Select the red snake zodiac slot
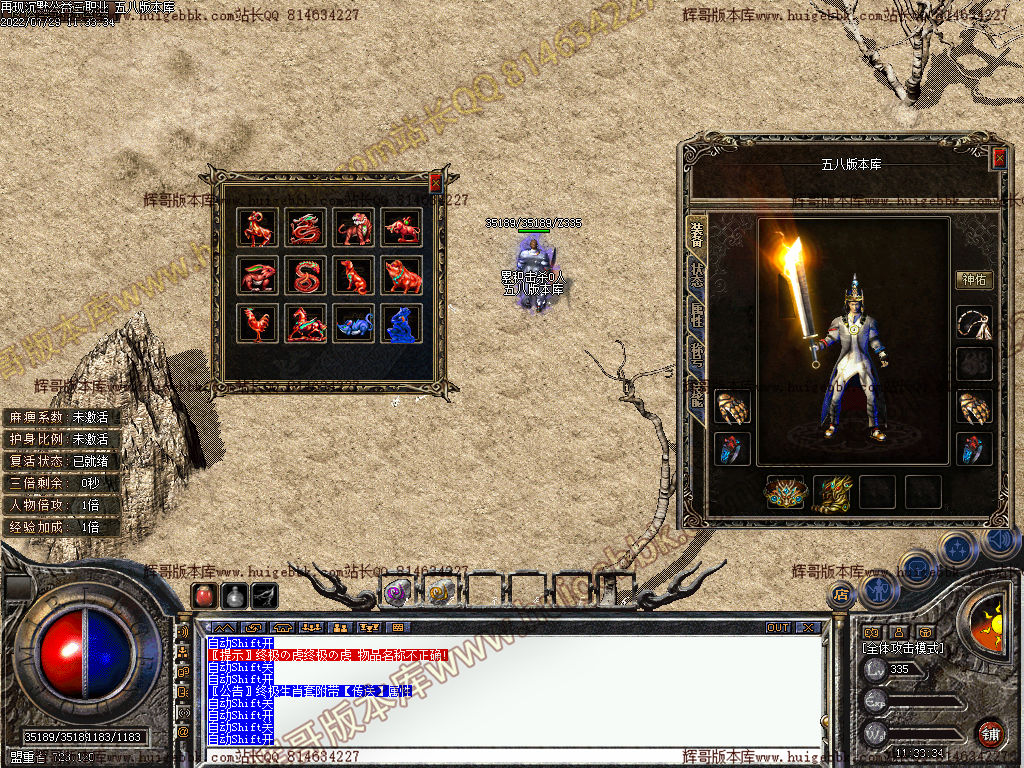The height and width of the screenshot is (768, 1024). click(x=307, y=276)
